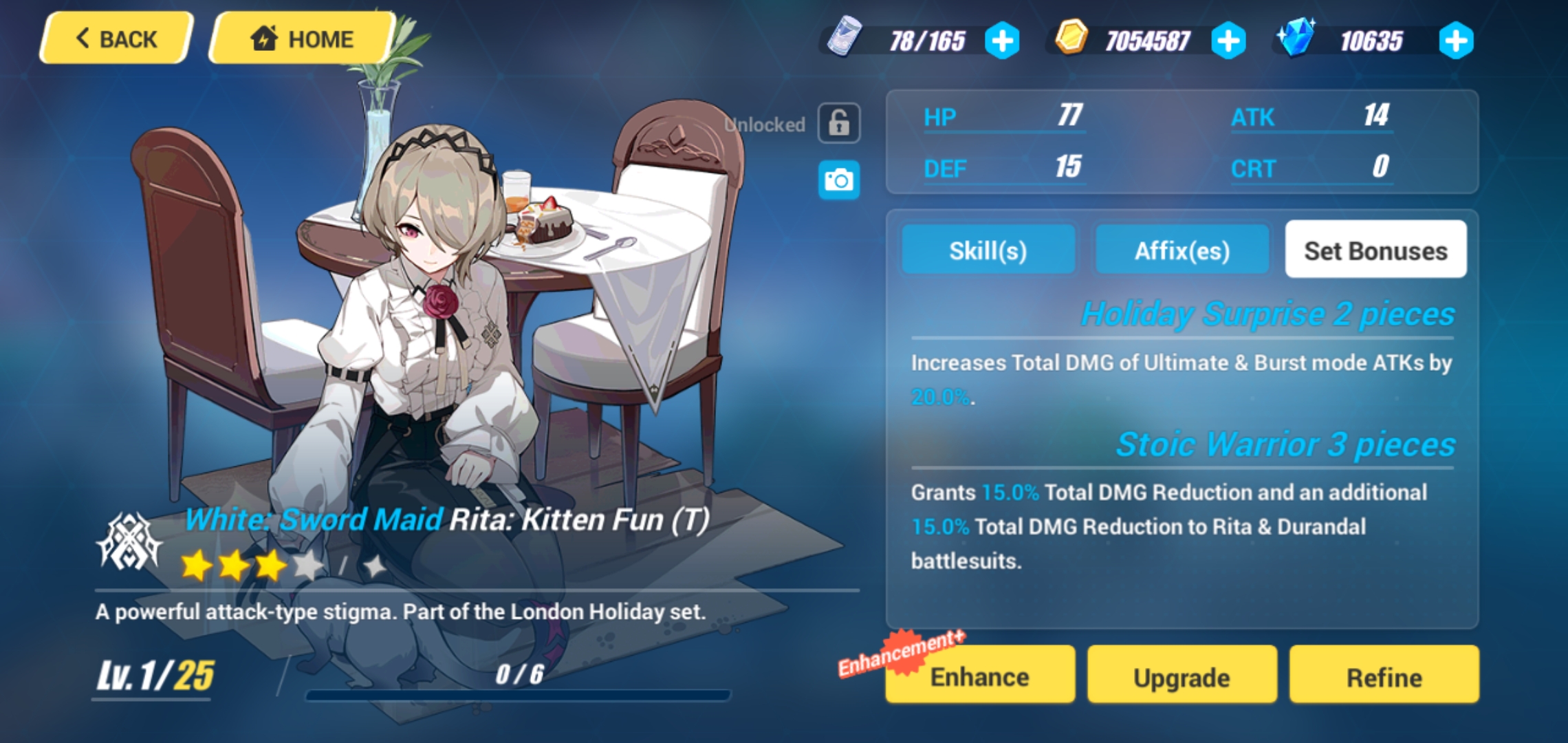Click the Refine button
This screenshot has height=743, width=1568.
[1384, 676]
